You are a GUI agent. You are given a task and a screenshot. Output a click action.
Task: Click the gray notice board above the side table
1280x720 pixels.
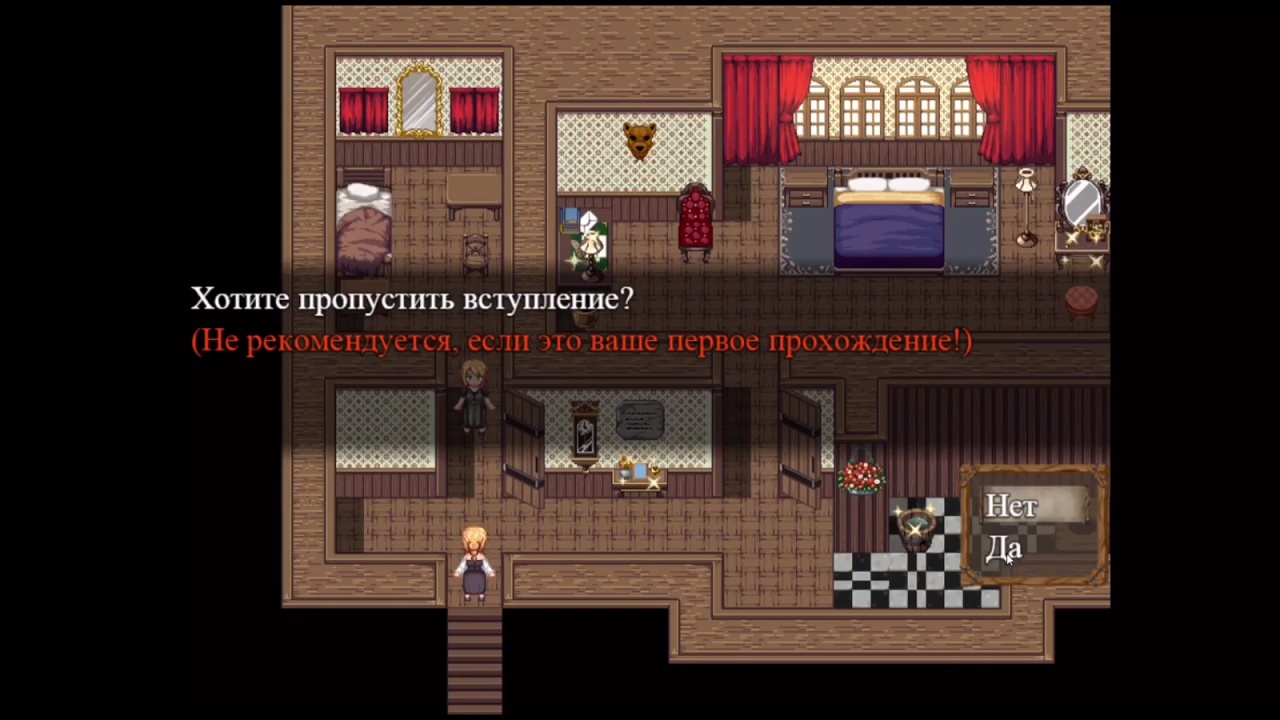click(x=640, y=420)
